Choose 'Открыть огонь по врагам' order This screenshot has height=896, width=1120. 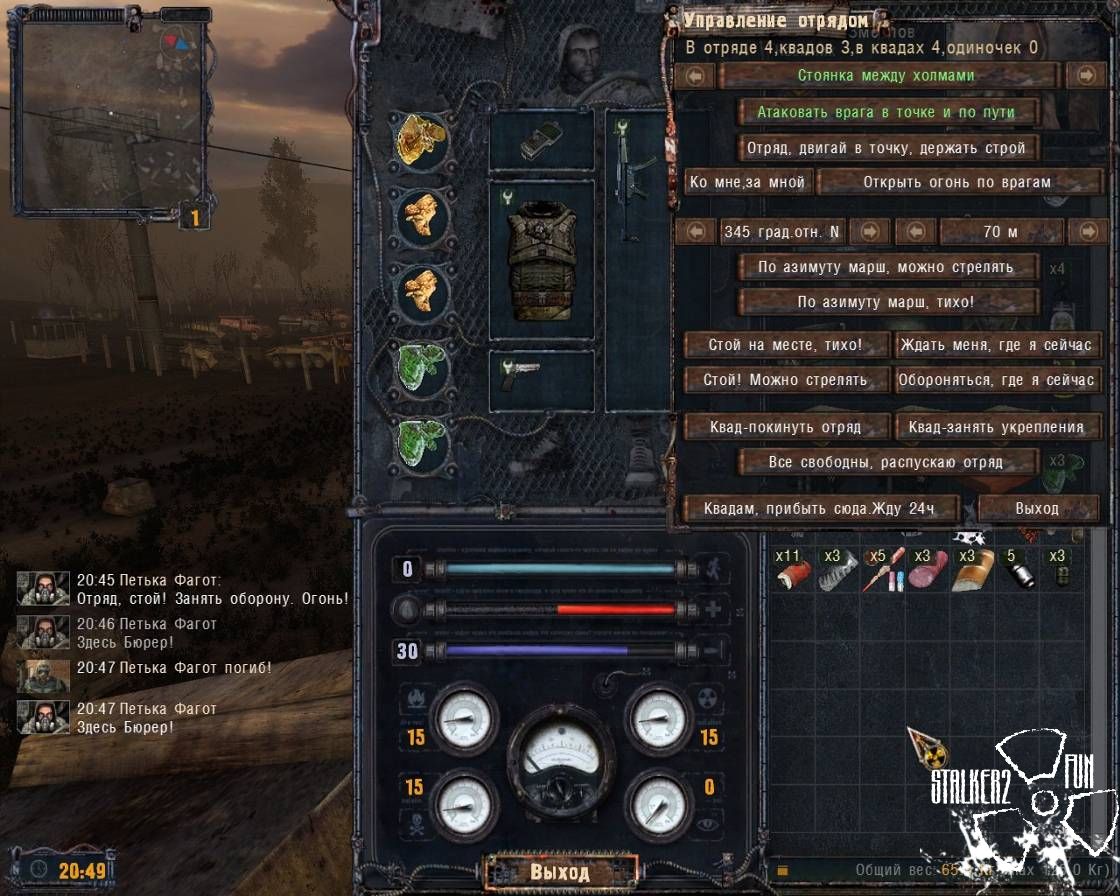point(957,182)
